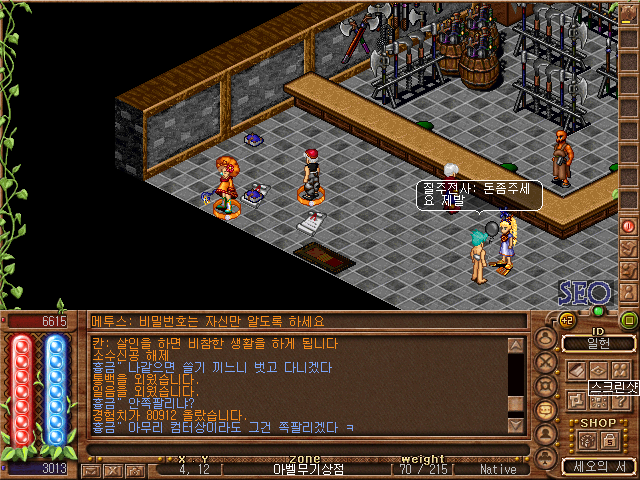640x480 pixels.
Task: Click the 세오의 서 button
Action: tap(598, 466)
